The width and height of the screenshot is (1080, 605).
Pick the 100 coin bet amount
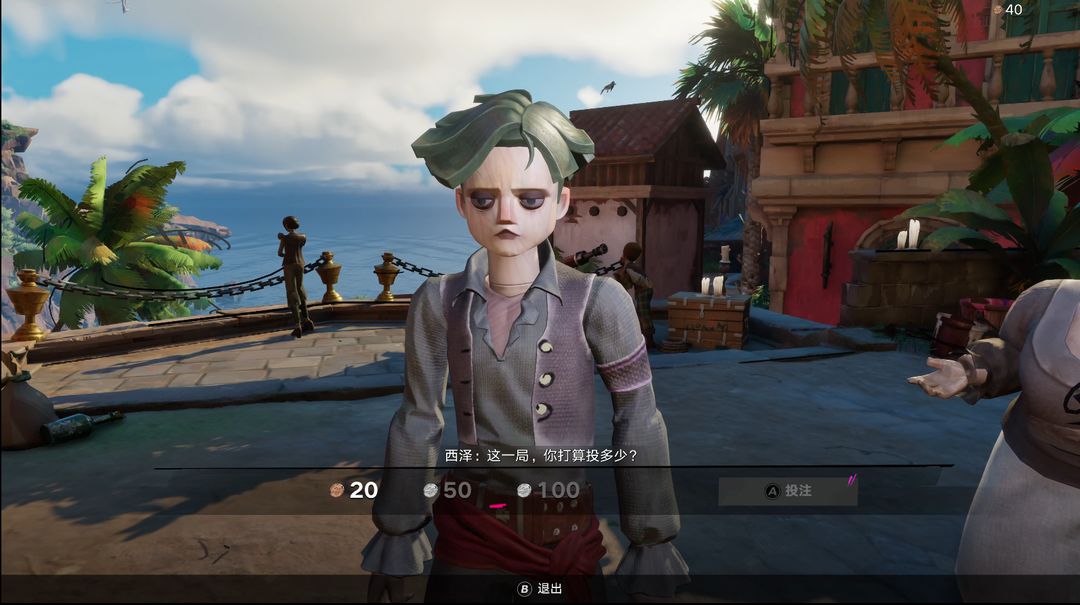click(548, 490)
